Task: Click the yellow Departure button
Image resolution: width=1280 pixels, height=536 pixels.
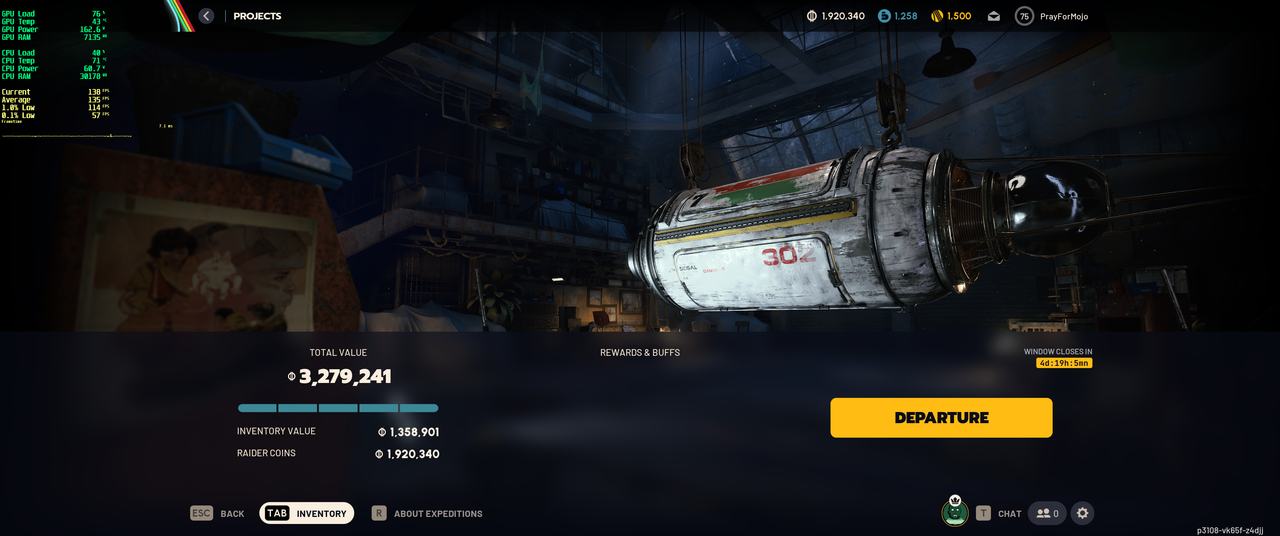Action: 941,418
